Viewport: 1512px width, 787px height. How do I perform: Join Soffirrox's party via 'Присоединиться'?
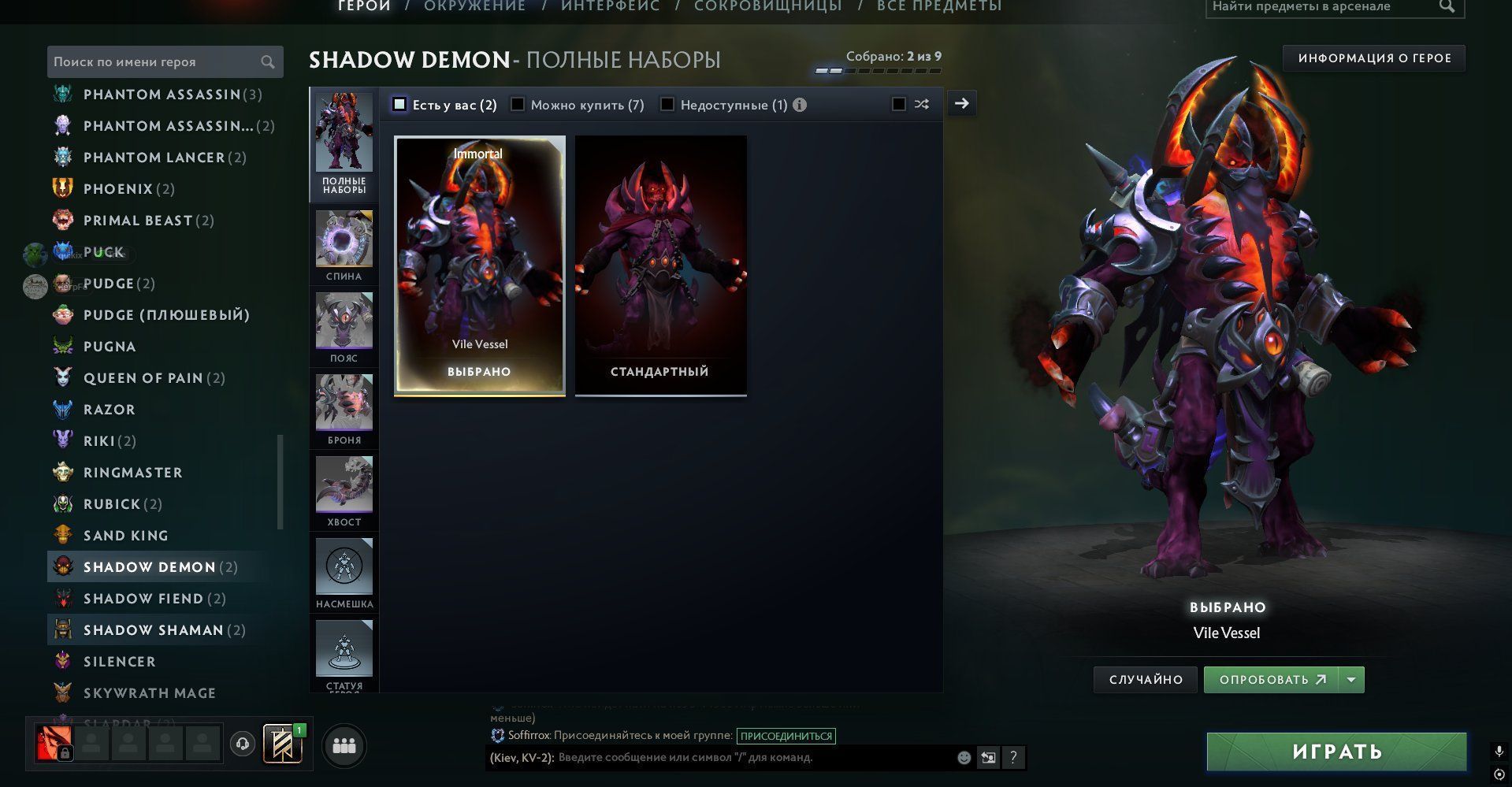pos(786,736)
